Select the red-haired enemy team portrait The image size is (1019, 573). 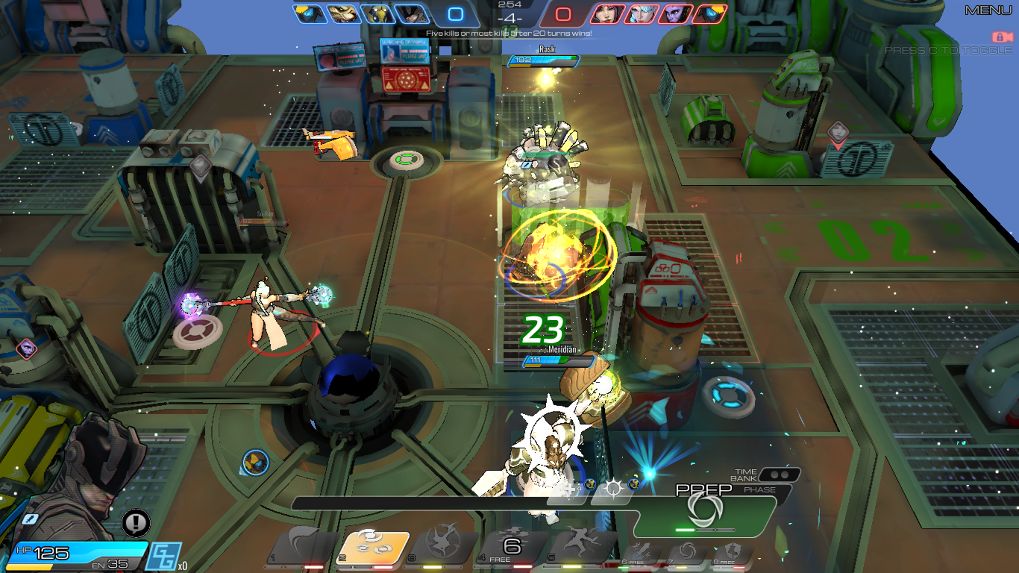[606, 14]
